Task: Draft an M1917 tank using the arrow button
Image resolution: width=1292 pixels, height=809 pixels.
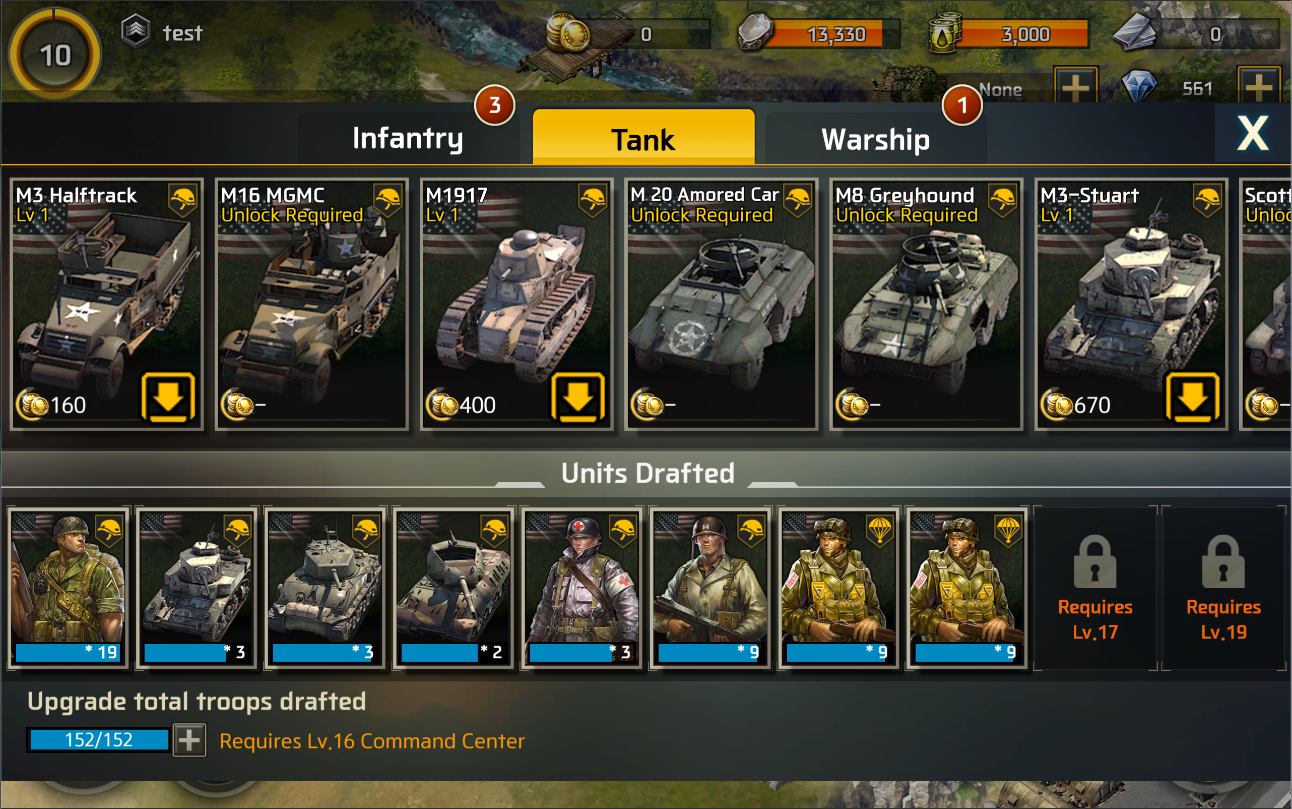Action: [577, 398]
